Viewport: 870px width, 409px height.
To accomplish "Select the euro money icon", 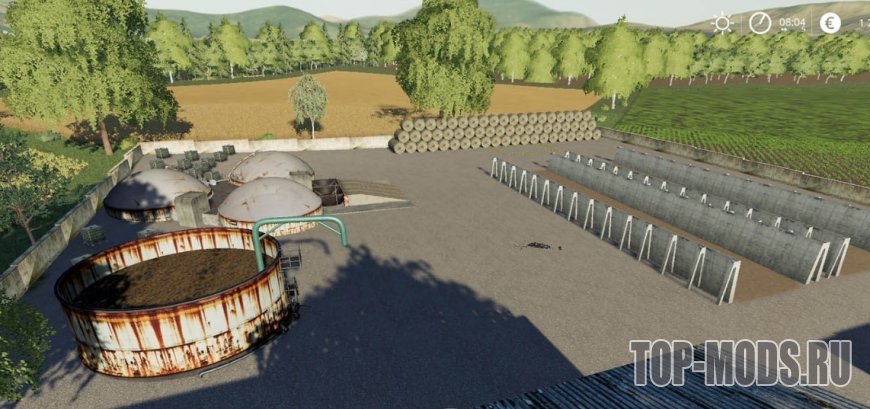I will click(830, 22).
